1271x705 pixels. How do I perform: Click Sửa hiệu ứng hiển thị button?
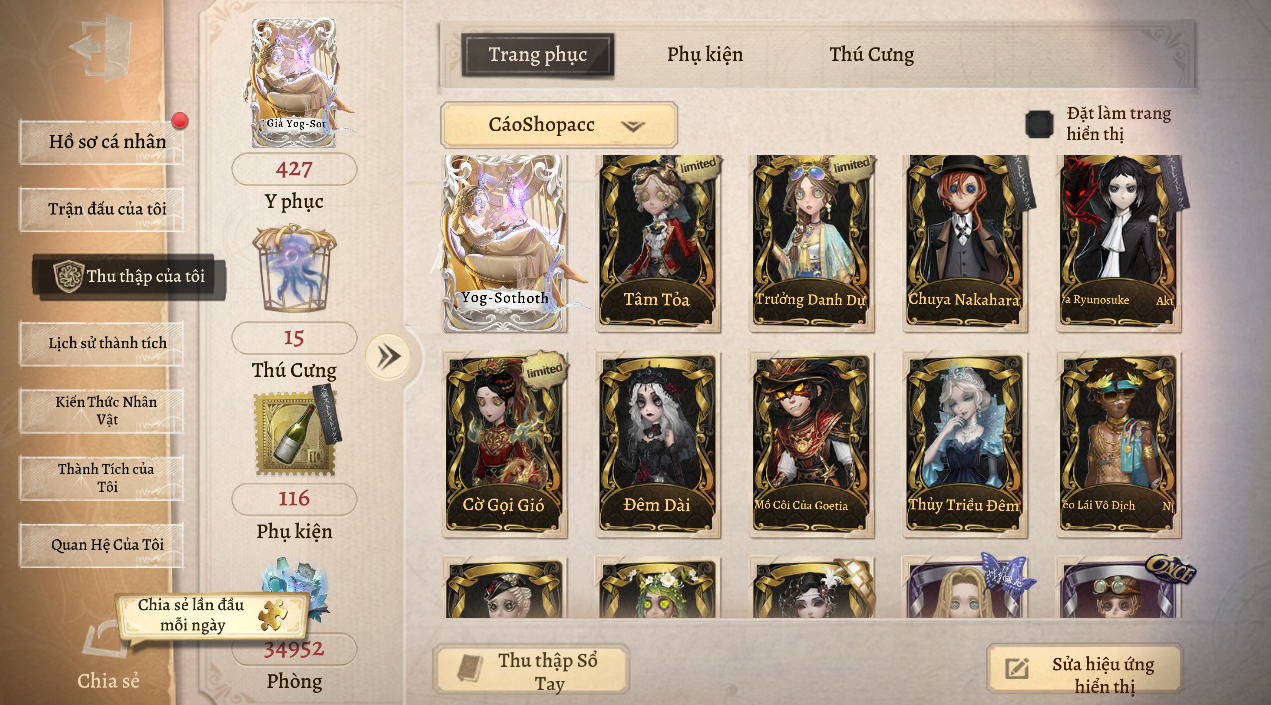[x=1085, y=673]
